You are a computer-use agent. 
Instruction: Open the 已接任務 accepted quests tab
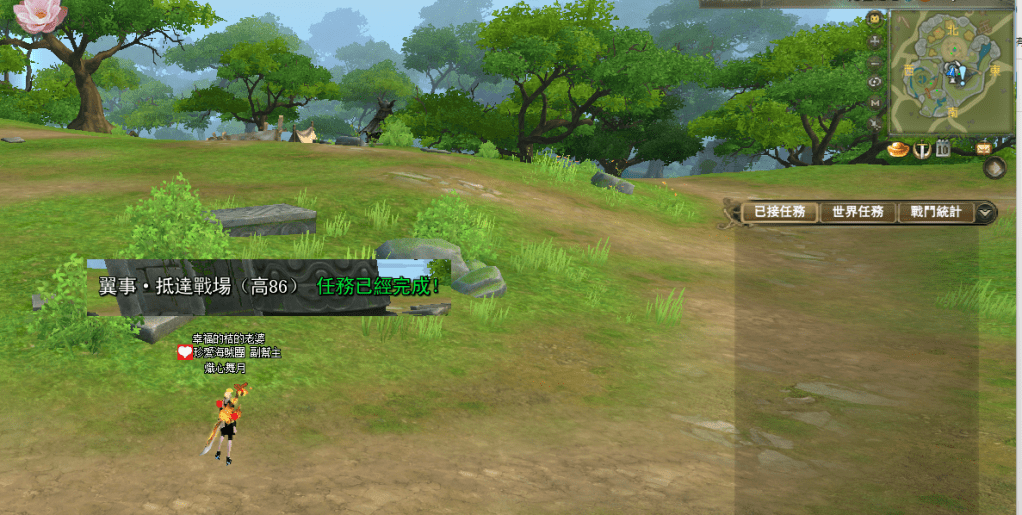click(780, 212)
